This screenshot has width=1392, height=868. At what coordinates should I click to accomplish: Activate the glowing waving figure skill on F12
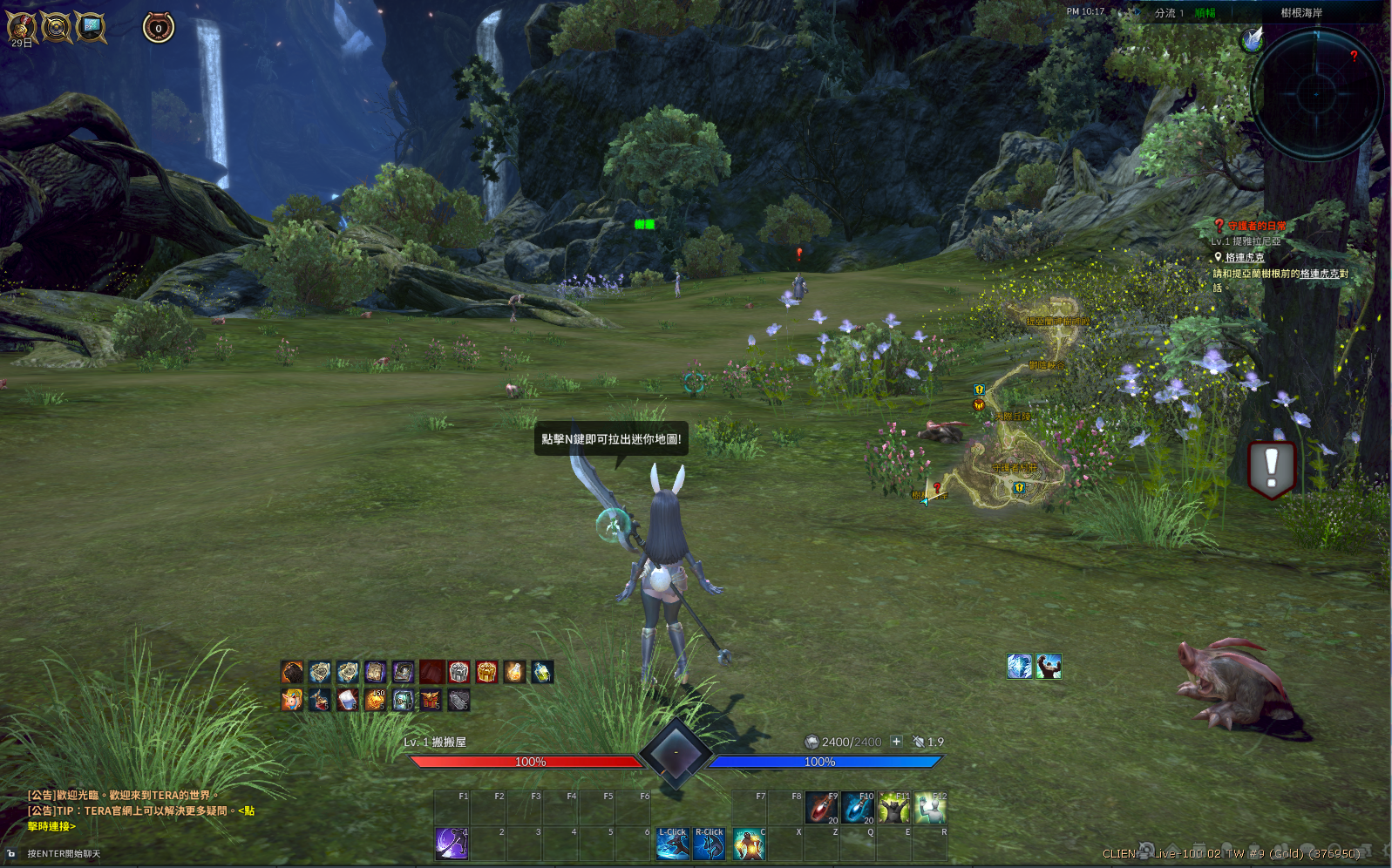(x=931, y=808)
